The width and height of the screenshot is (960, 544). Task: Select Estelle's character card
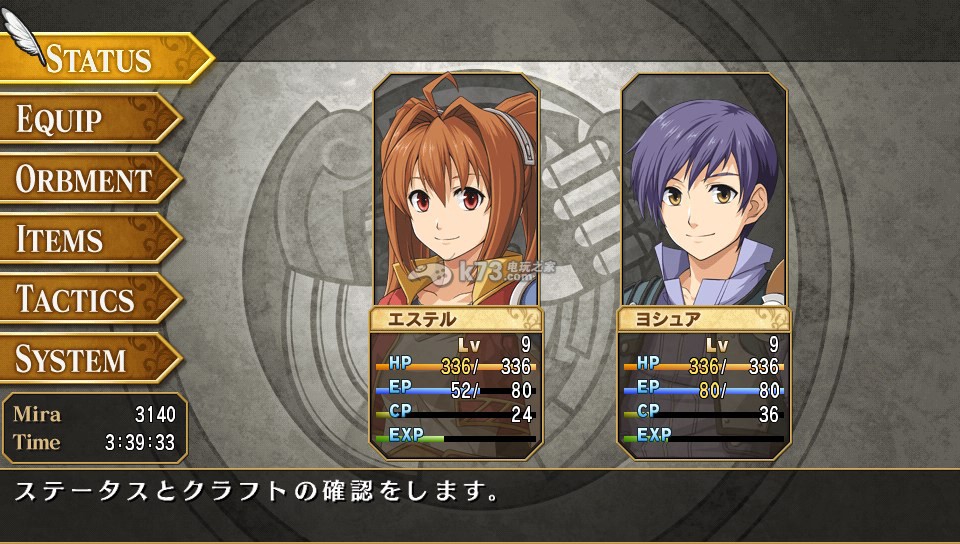pos(456,265)
